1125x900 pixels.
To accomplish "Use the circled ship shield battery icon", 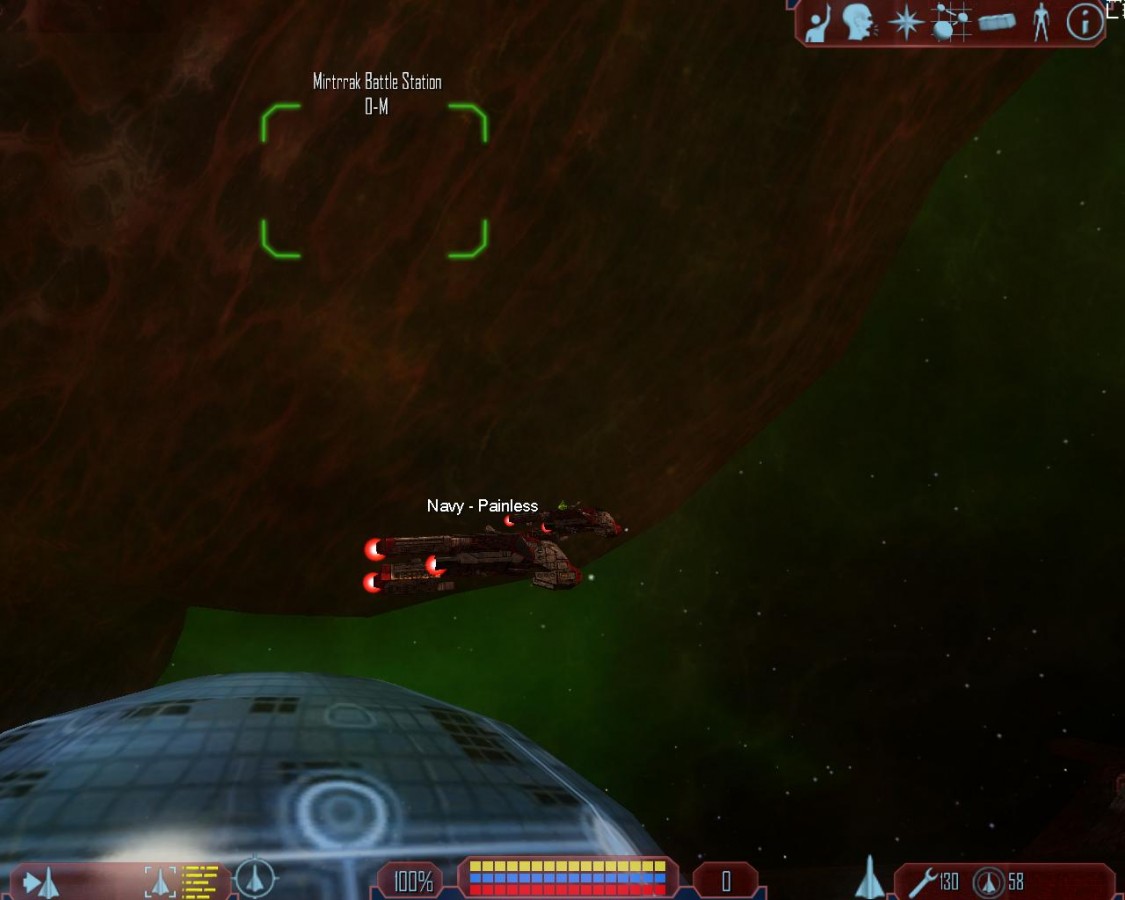I will 988,882.
